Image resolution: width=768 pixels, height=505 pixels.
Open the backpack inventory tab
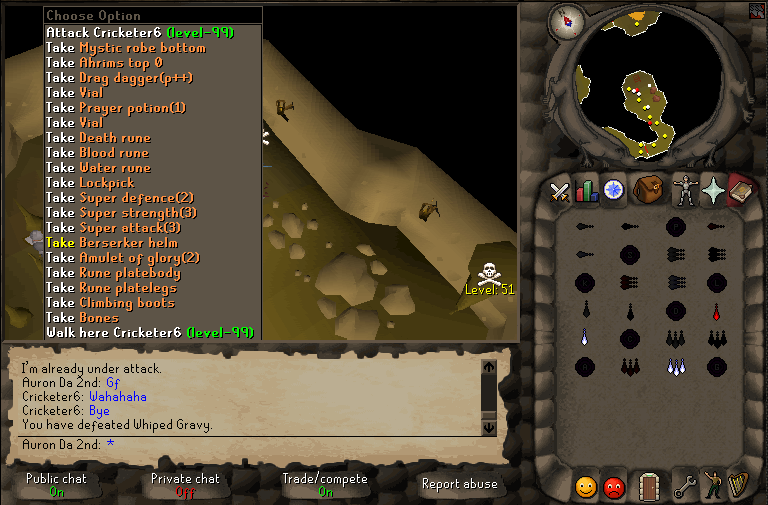click(x=648, y=190)
